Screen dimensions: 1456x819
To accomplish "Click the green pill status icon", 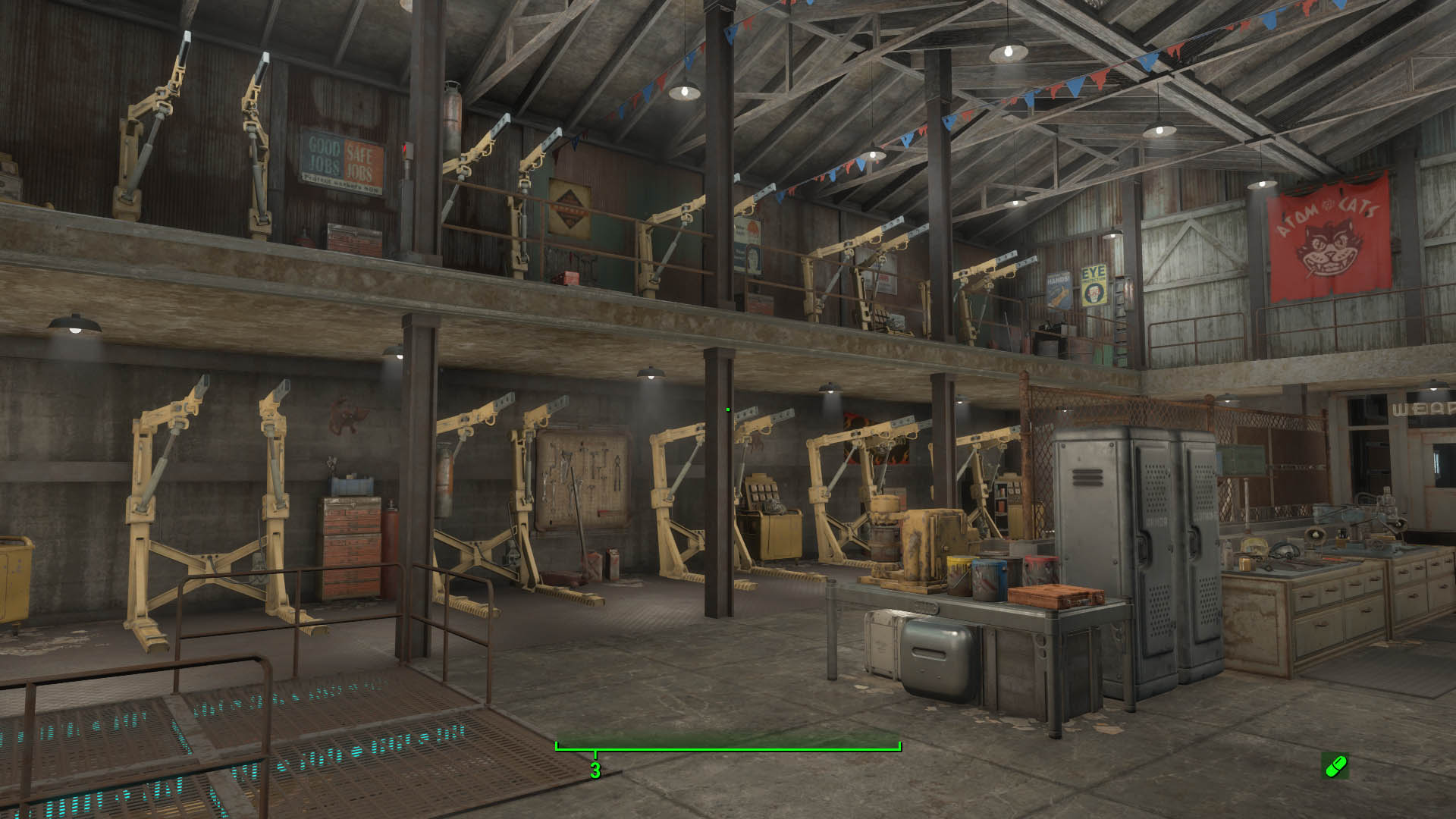I will coord(1335,766).
